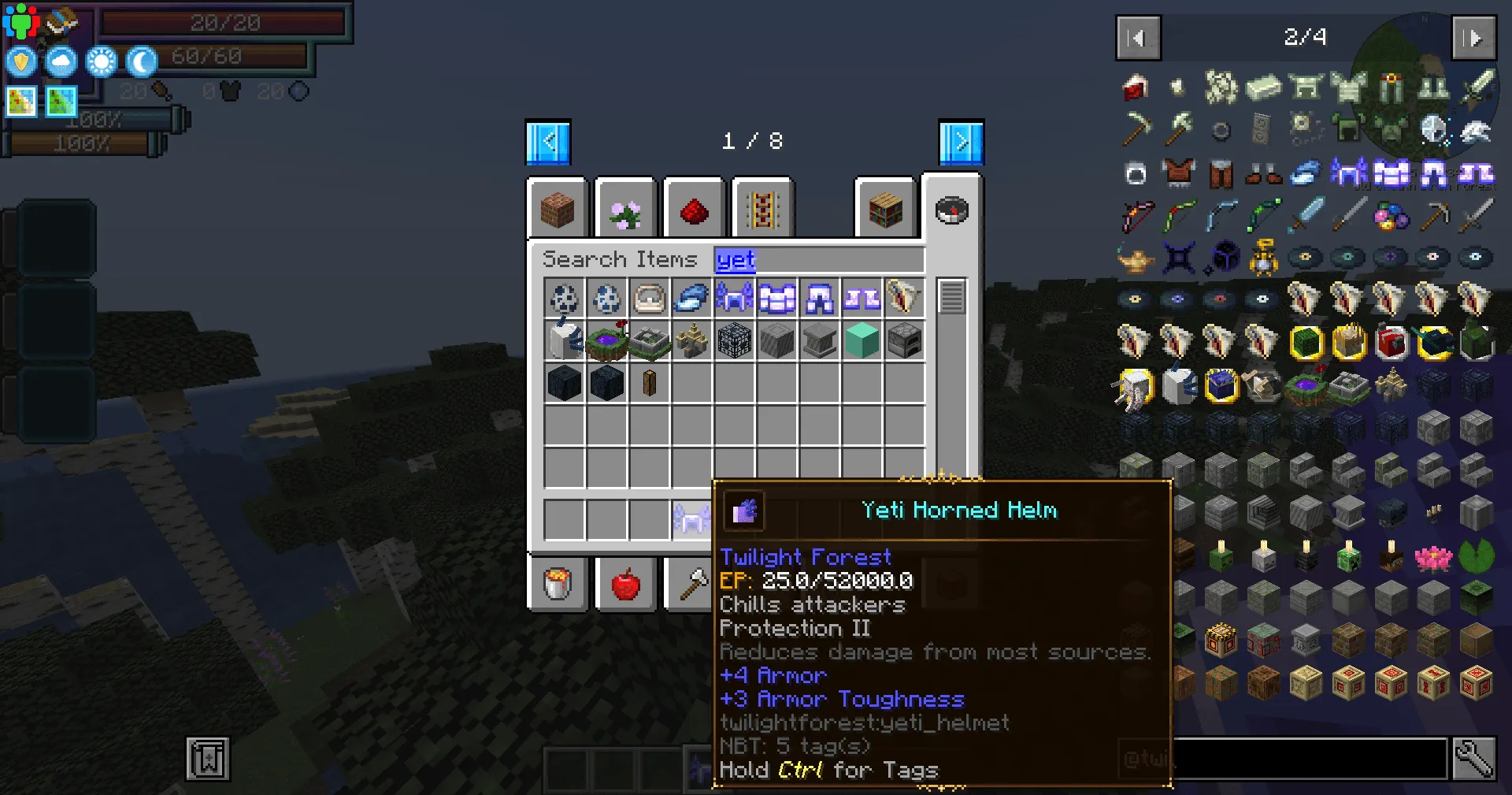The width and height of the screenshot is (1512, 795).
Task: Go to the next recipe page from 1/8
Action: (x=960, y=142)
